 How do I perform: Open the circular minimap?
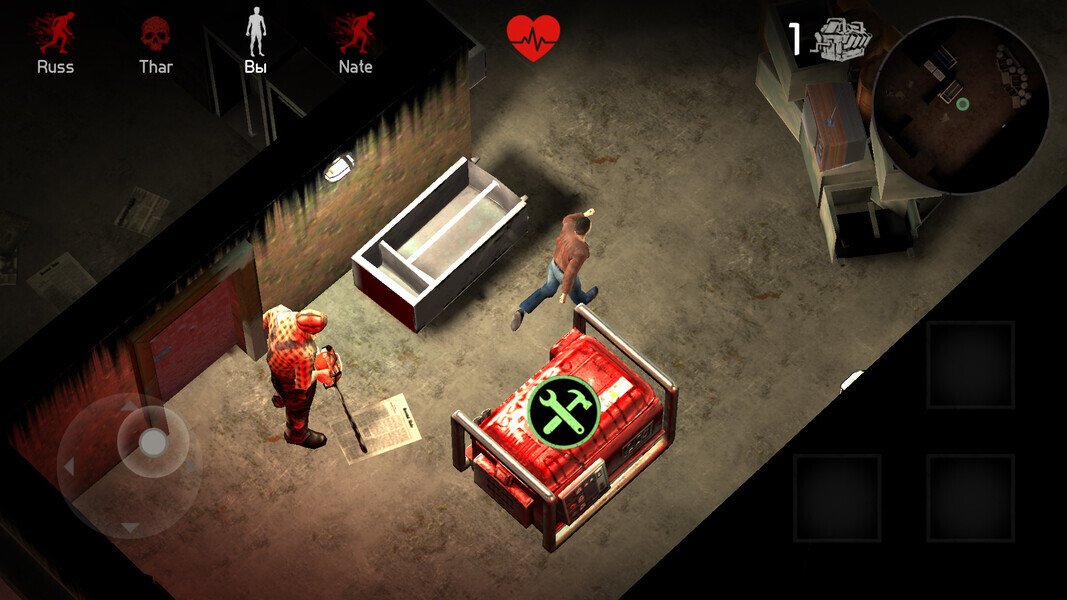pyautogui.click(x=960, y=104)
